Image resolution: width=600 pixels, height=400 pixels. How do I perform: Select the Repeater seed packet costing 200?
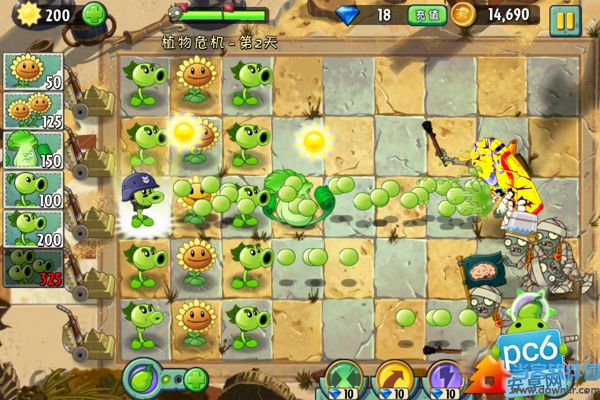coord(34,227)
